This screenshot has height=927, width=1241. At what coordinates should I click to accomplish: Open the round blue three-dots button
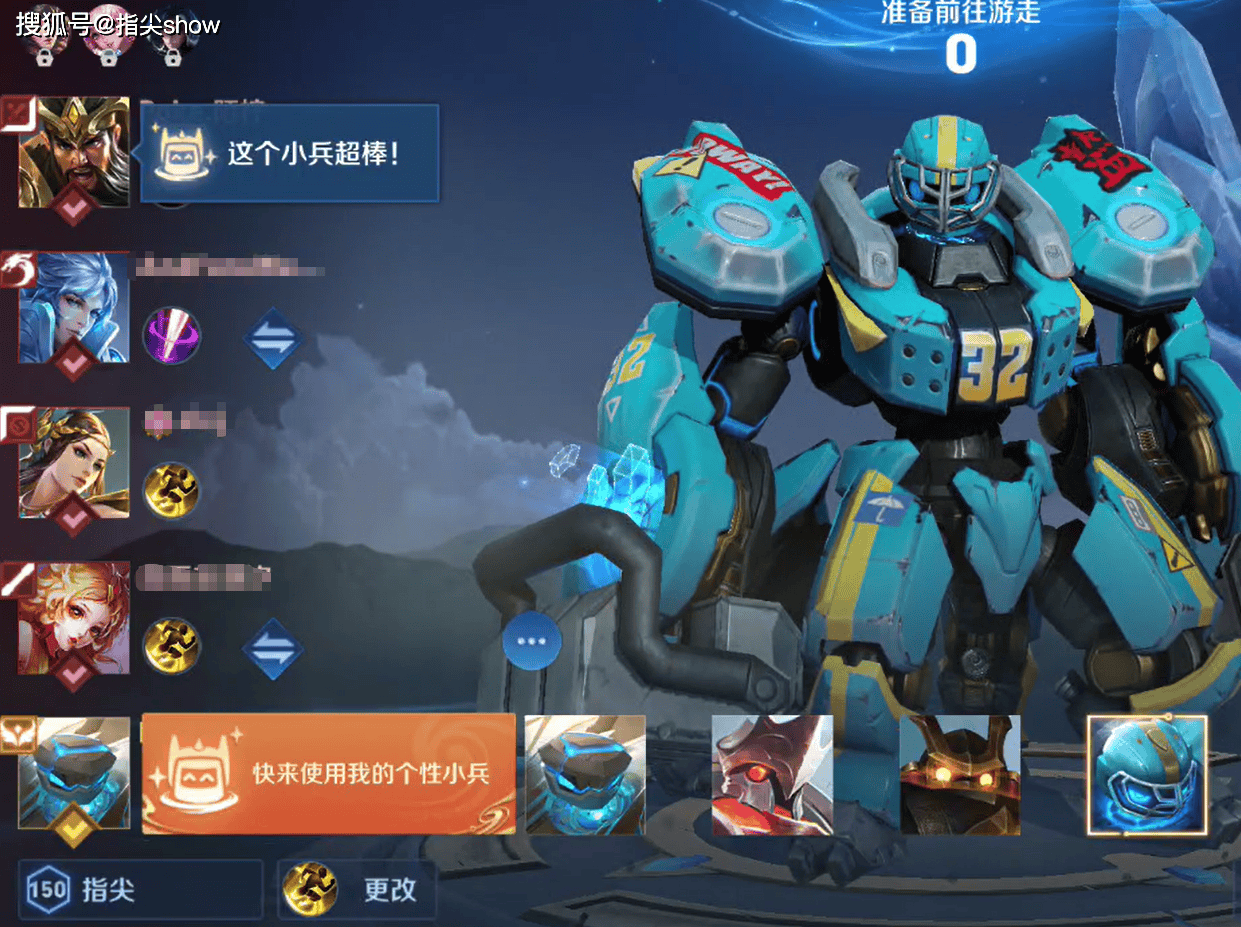[x=531, y=640]
